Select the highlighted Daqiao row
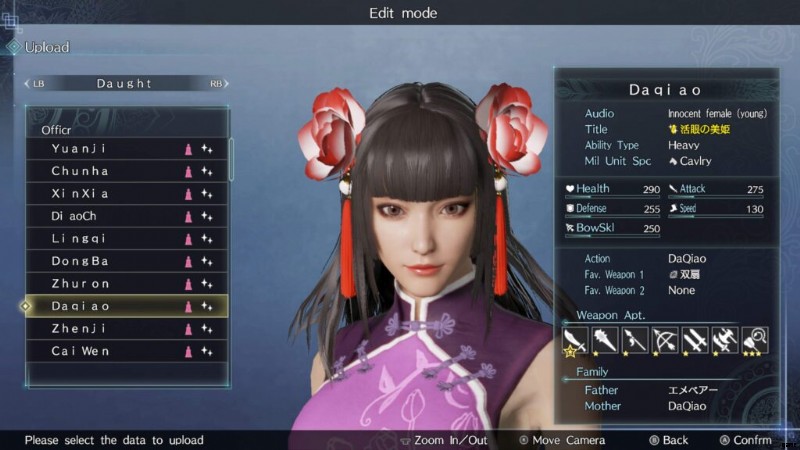The image size is (800, 450). (x=127, y=306)
